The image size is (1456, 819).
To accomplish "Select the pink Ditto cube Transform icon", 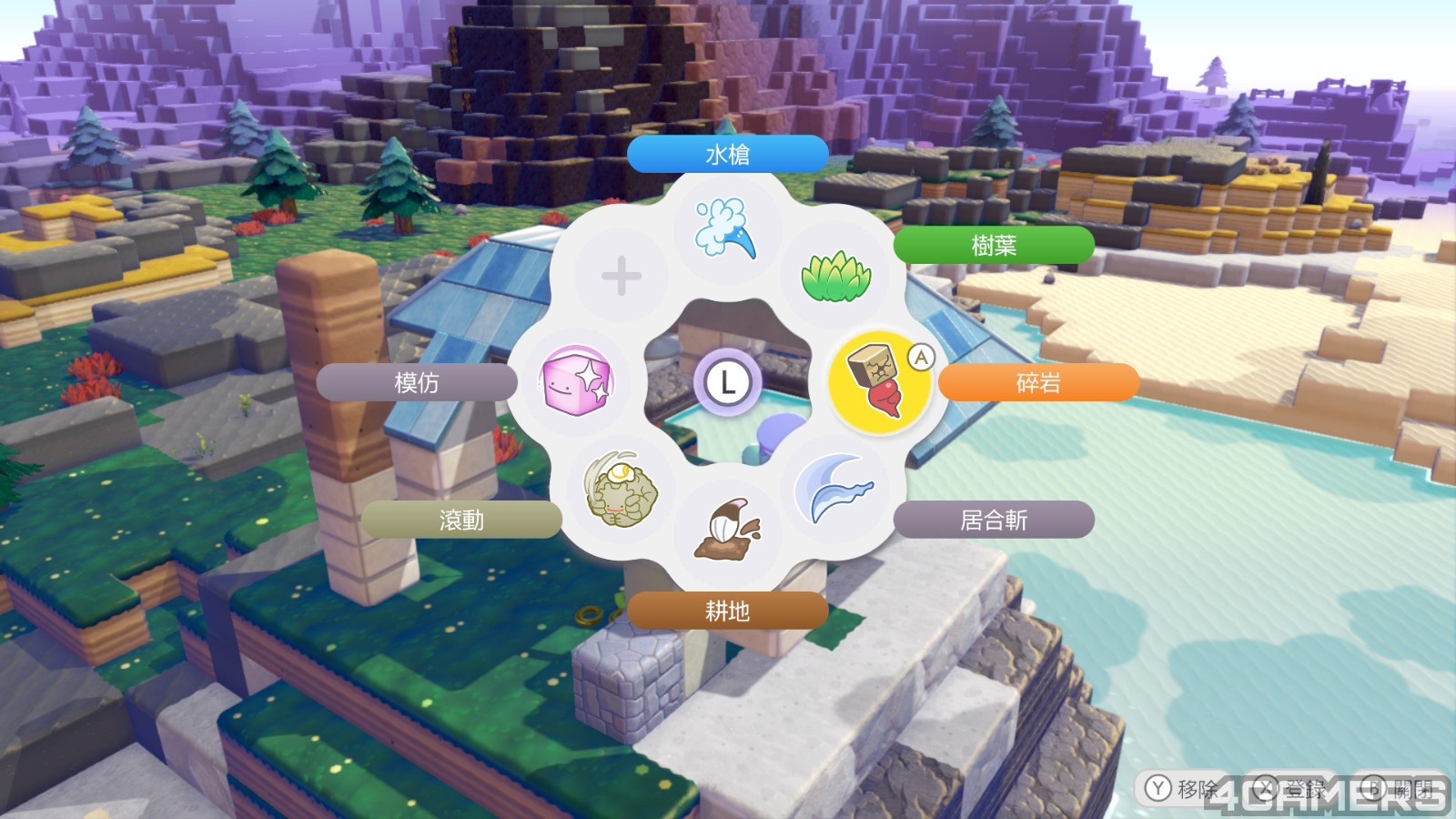I will pyautogui.click(x=577, y=382).
